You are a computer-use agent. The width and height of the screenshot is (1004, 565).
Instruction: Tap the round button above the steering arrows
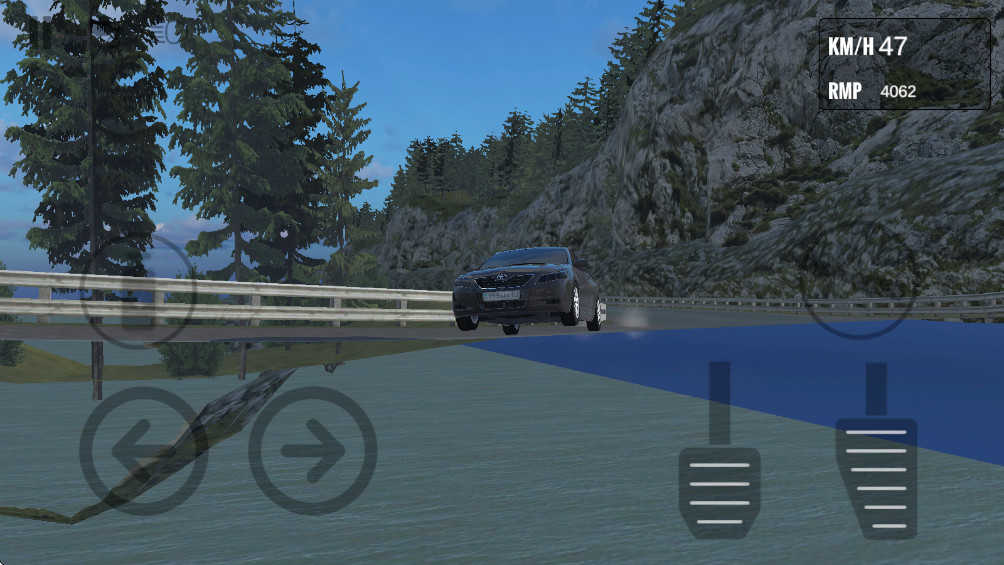[x=137, y=290]
